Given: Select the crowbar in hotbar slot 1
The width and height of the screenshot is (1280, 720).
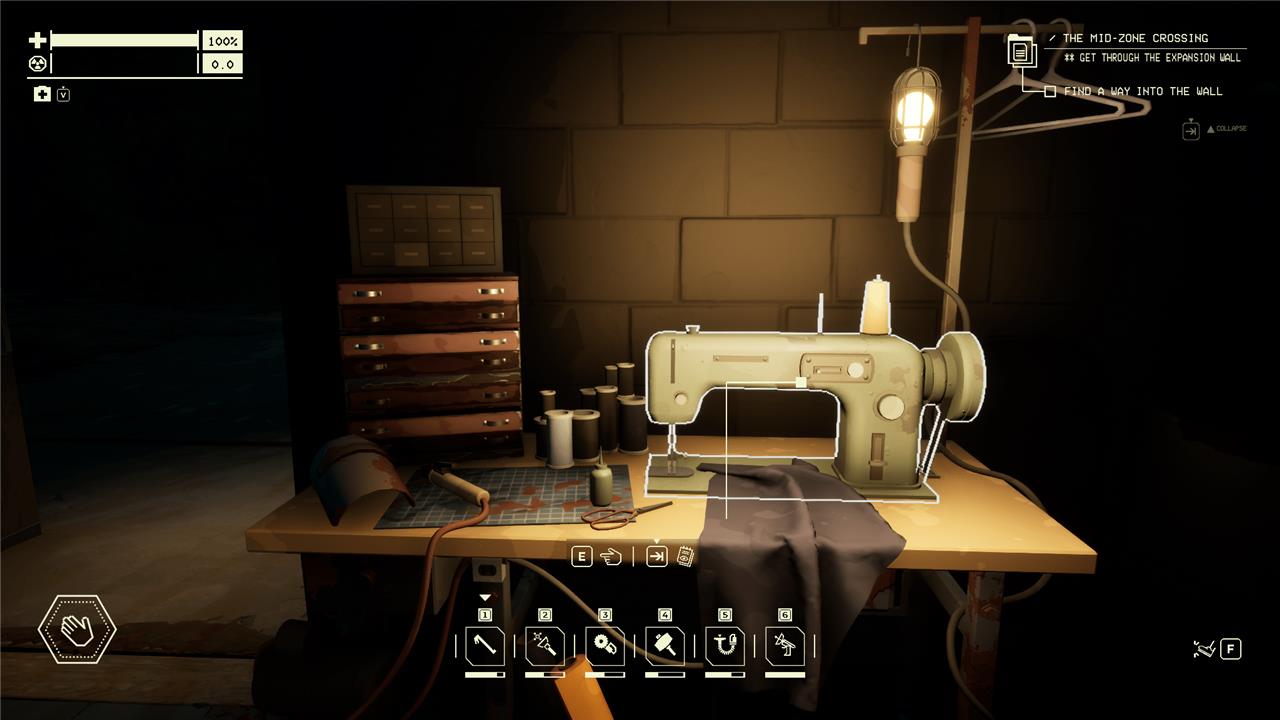Looking at the screenshot, I should 485,646.
